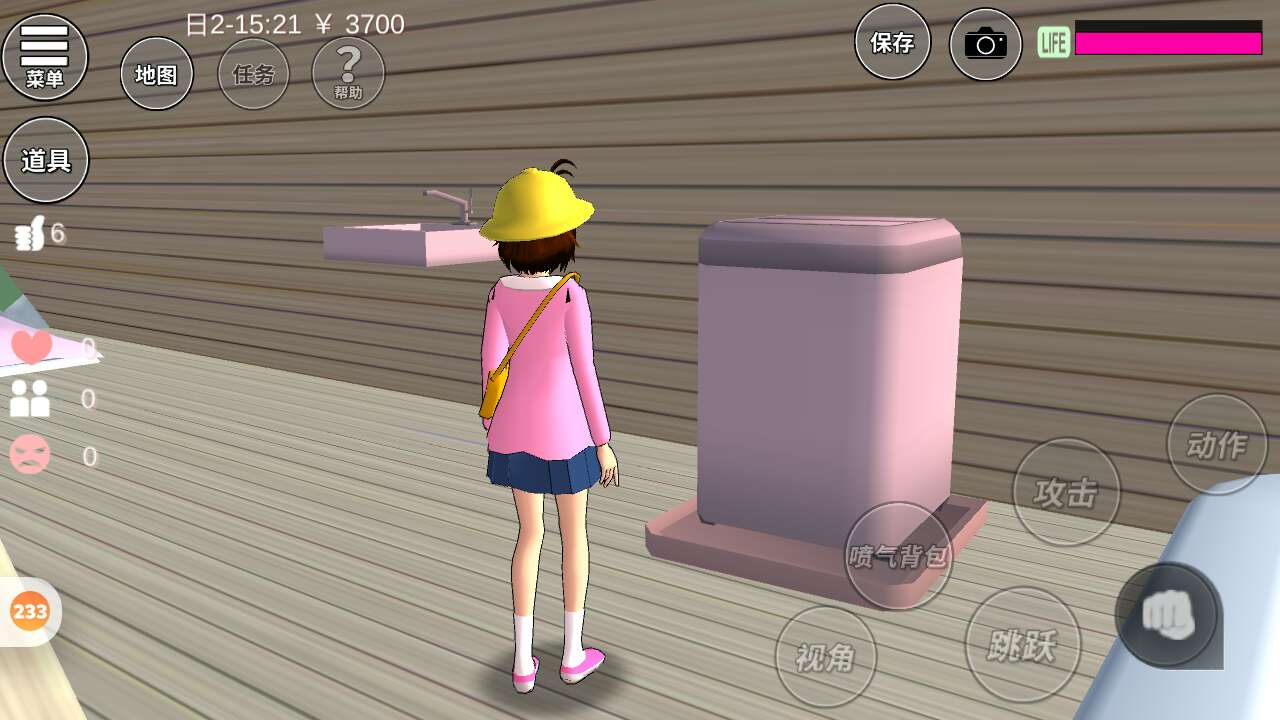Tap the fist punch button
Viewport: 1280px width, 720px height.
(1167, 615)
